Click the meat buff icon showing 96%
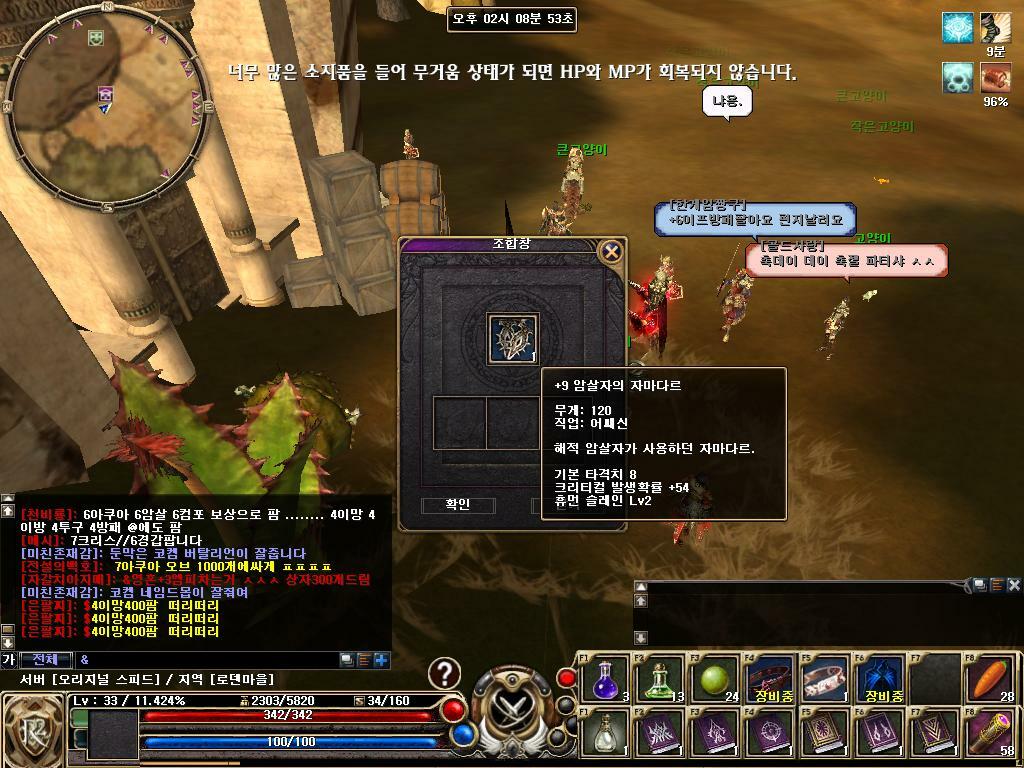Viewport: 1024px width, 768px height. (995, 77)
